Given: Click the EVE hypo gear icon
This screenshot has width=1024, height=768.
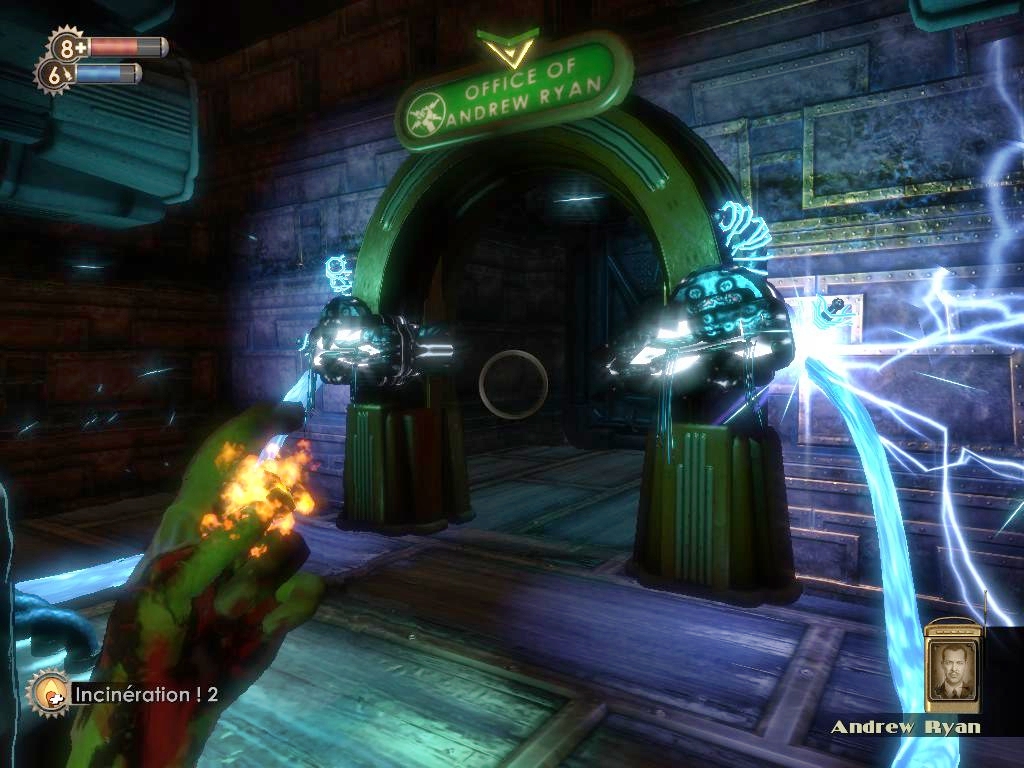Looking at the screenshot, I should (x=54, y=73).
